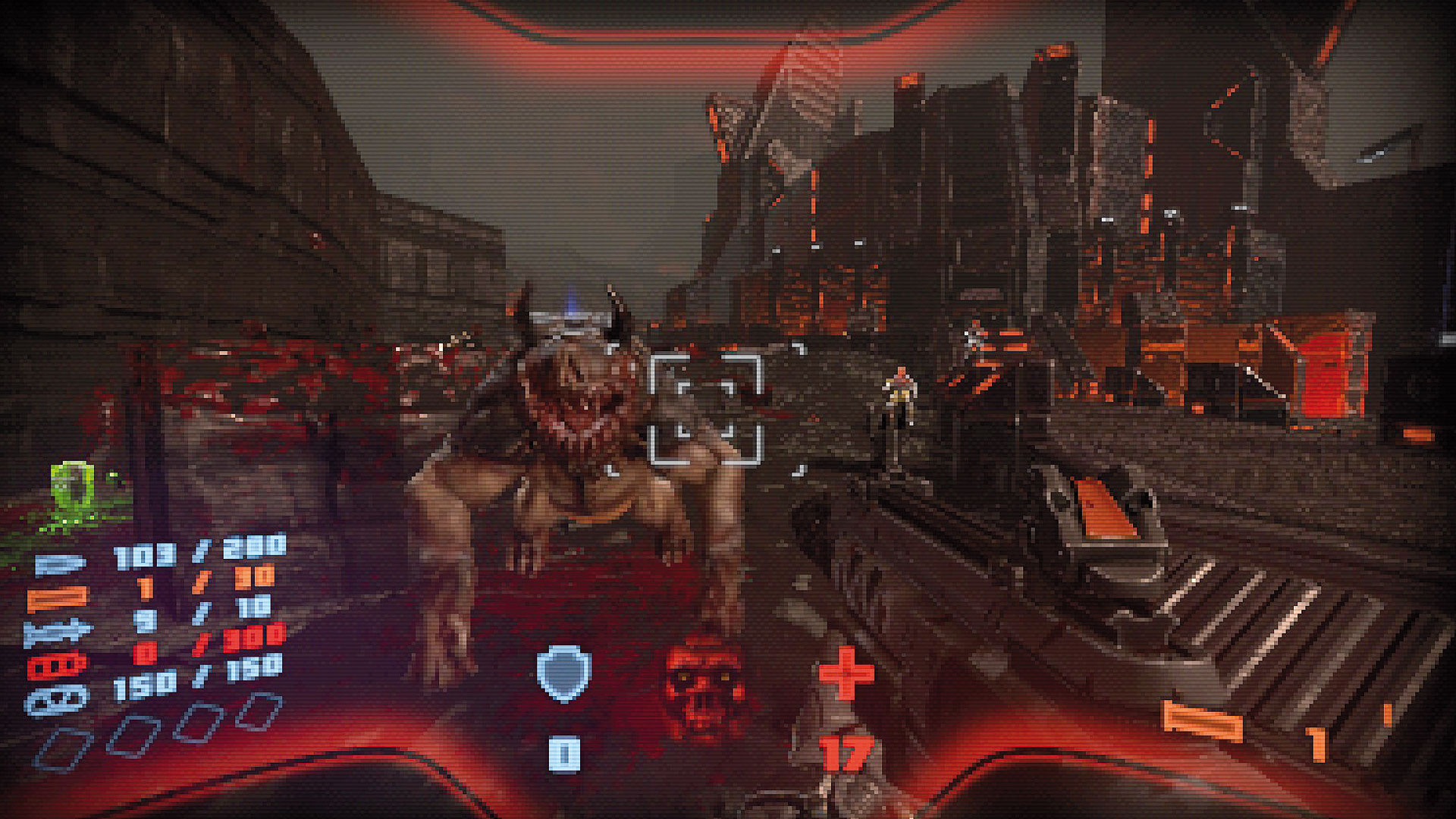Click the red health cross icon

(846, 673)
